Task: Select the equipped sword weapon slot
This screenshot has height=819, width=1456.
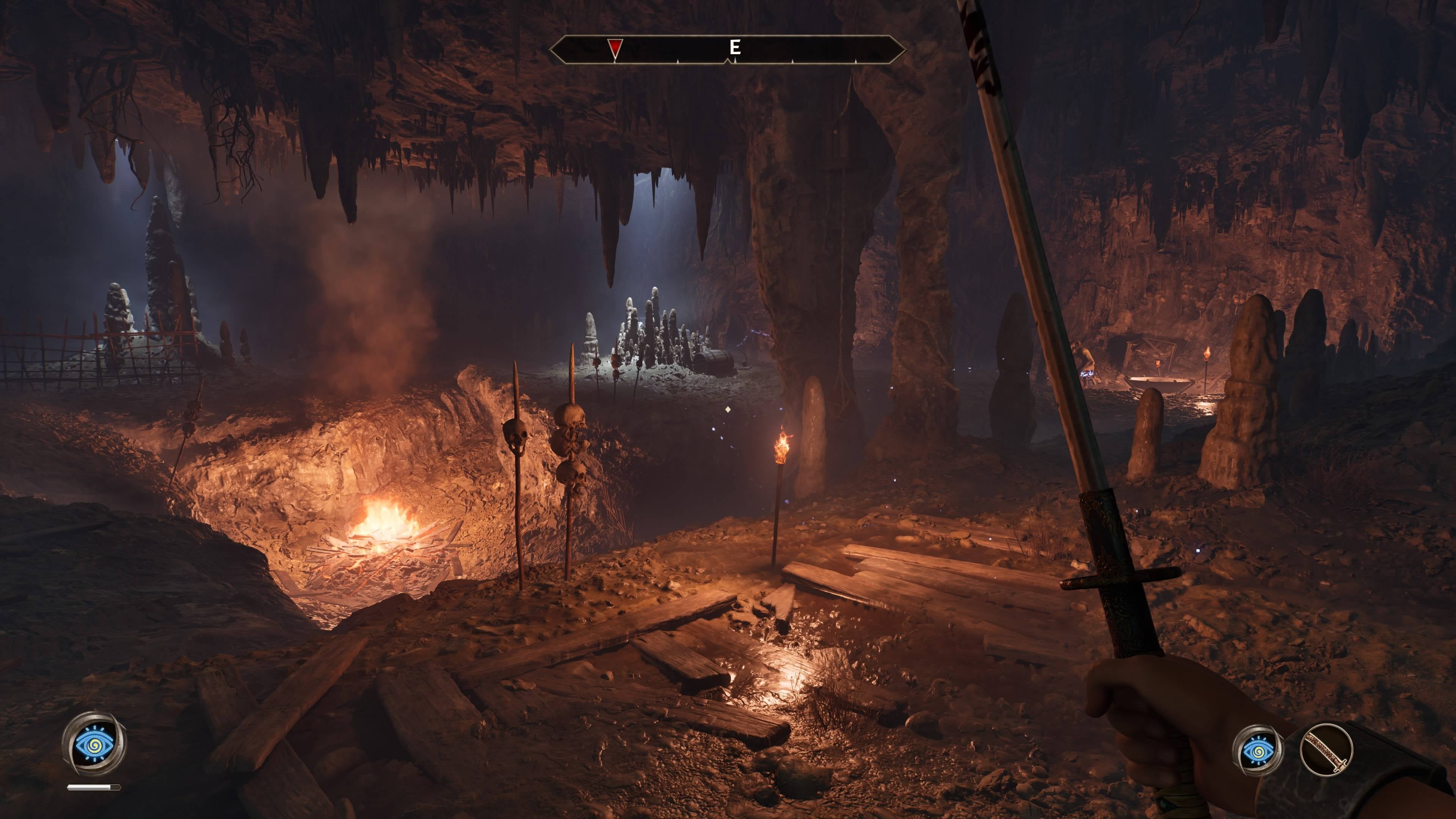Action: pyautogui.click(x=1326, y=751)
